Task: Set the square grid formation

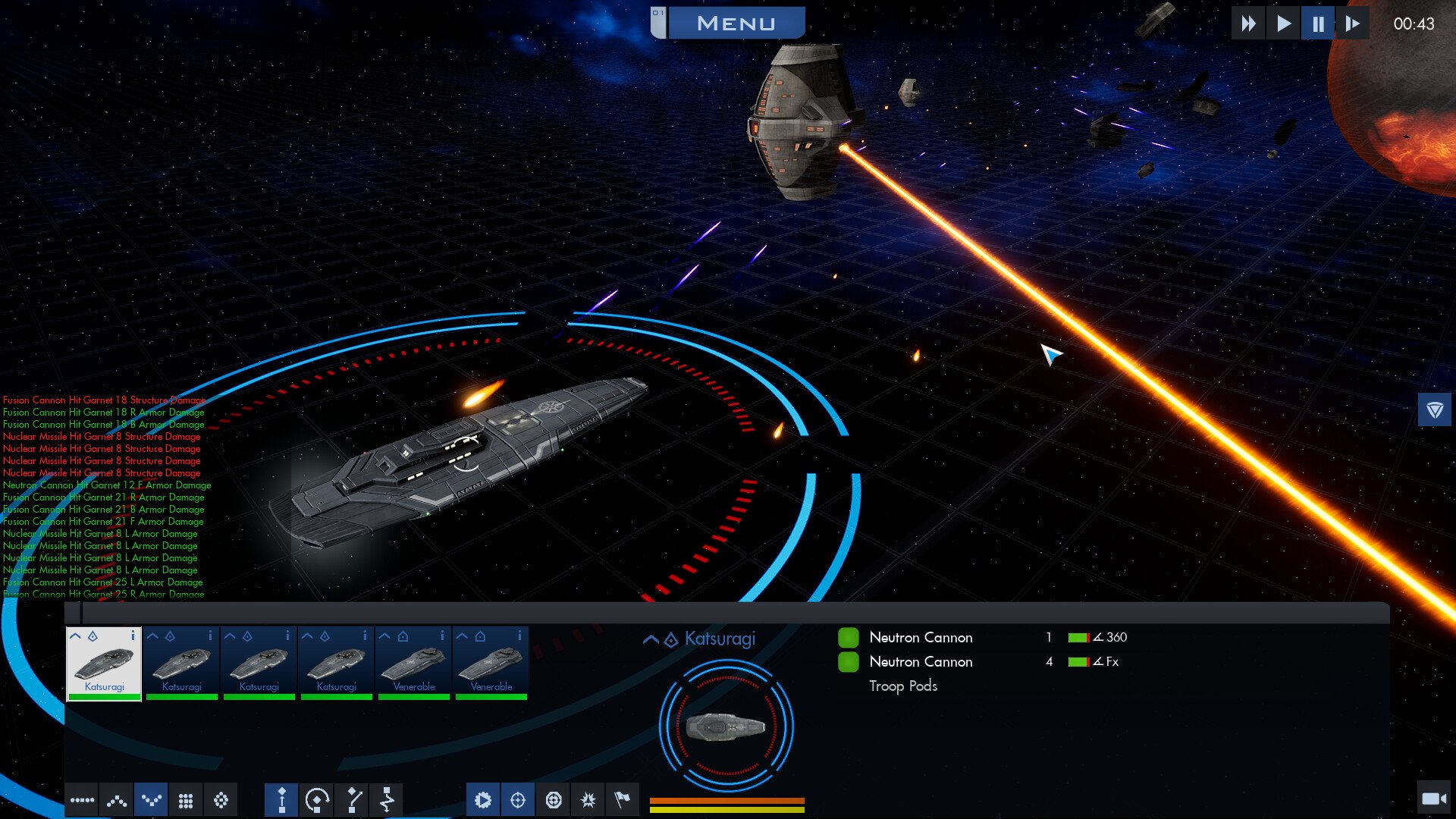Action: (186, 800)
